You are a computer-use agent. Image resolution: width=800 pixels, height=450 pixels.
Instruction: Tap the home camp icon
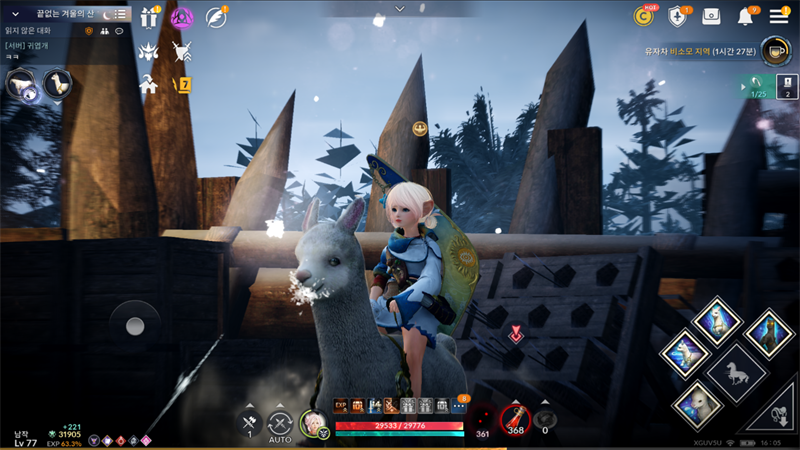click(149, 84)
